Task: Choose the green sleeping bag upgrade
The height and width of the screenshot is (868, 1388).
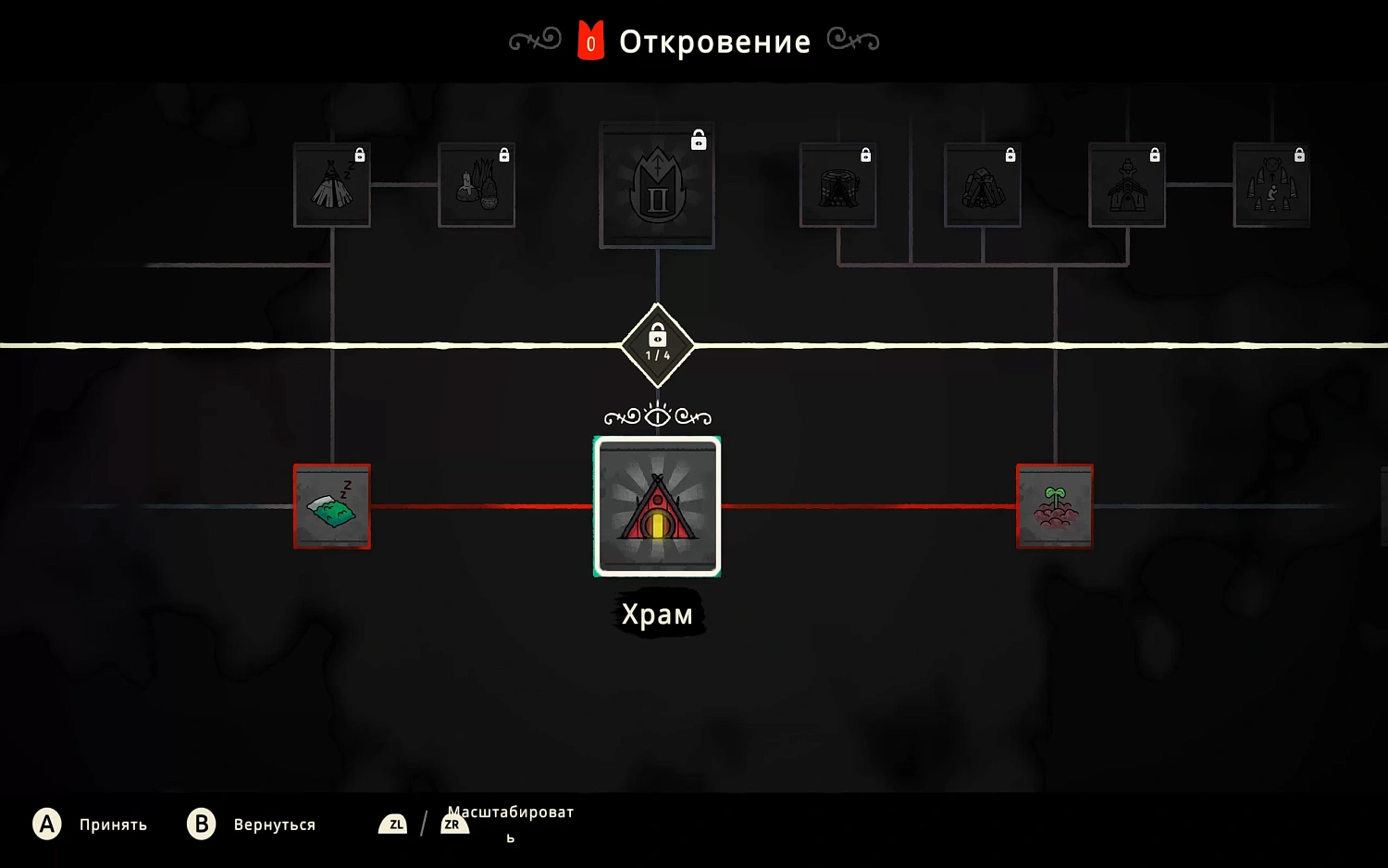Action: [x=332, y=506]
